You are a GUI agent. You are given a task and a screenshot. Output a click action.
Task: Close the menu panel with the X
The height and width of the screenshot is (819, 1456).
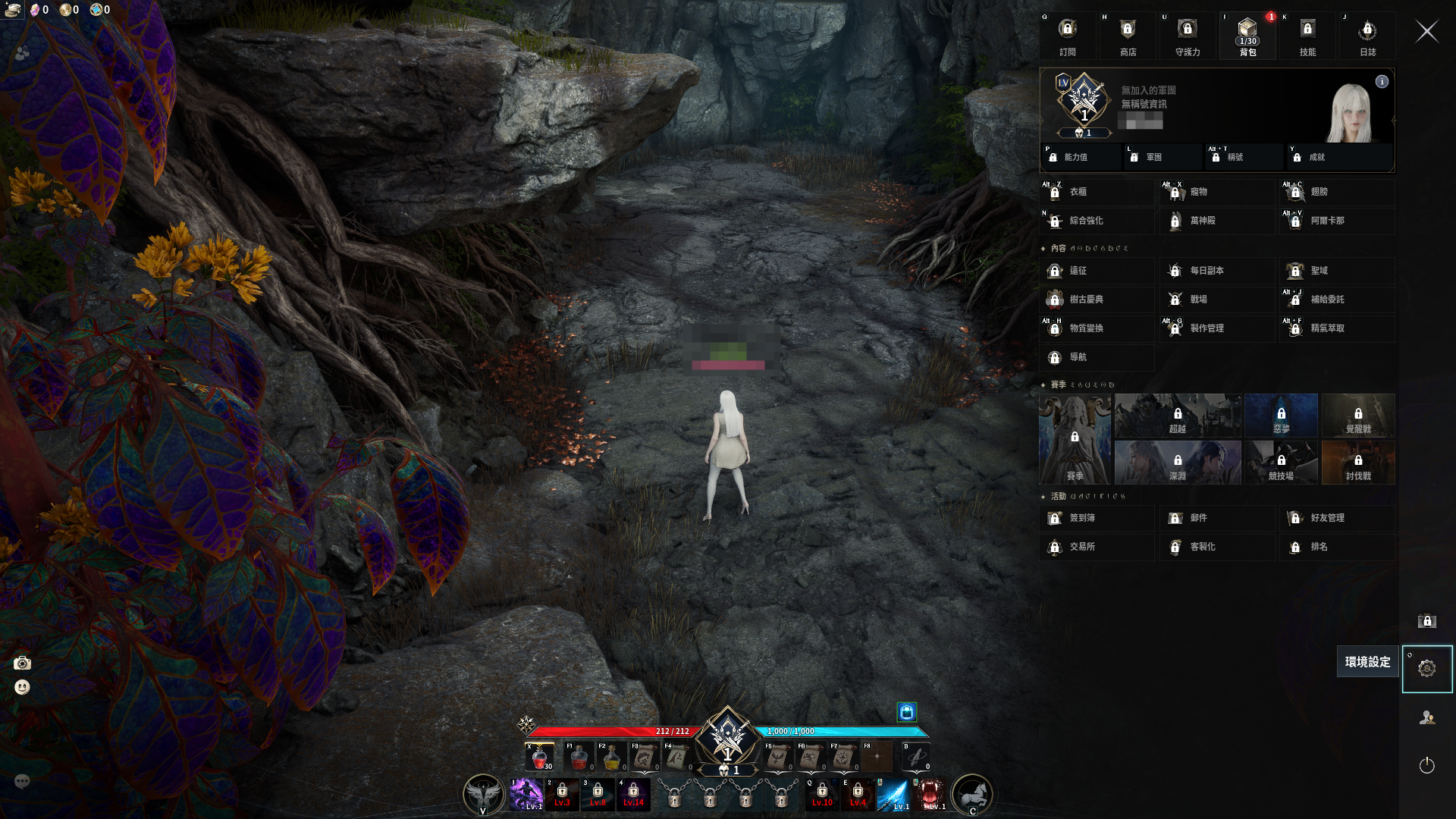pyautogui.click(x=1426, y=32)
